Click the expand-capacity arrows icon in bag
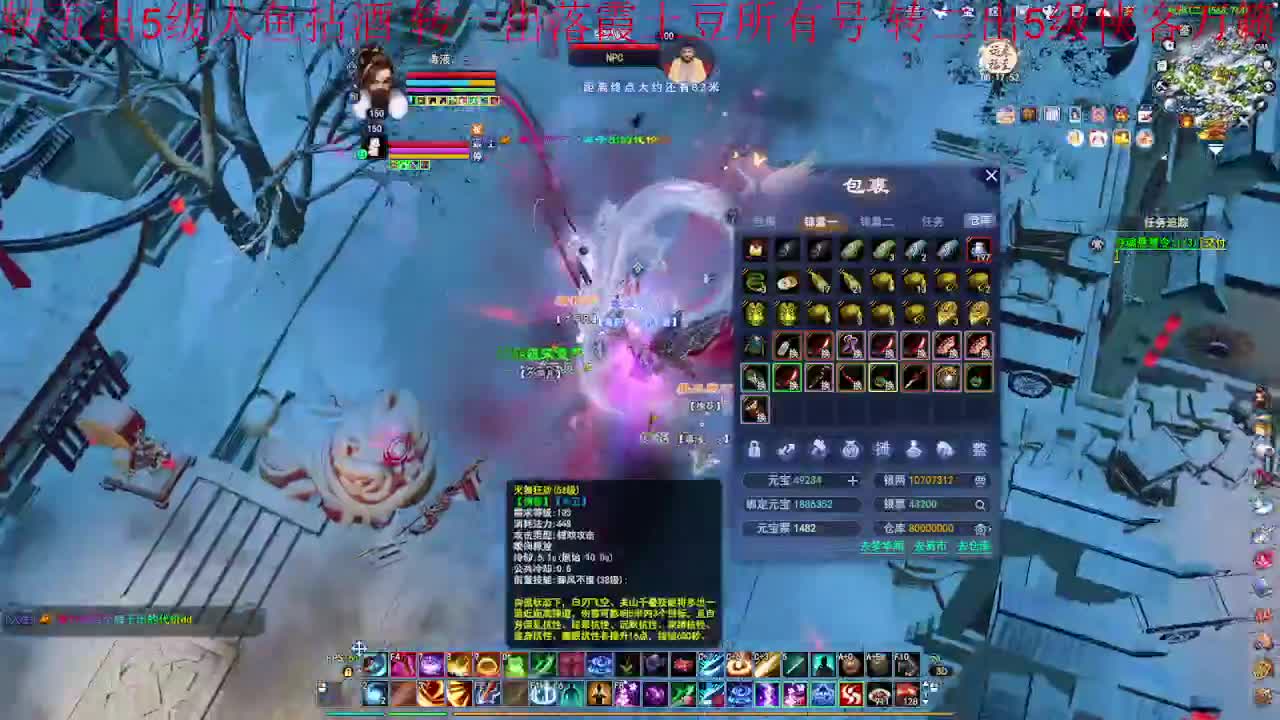This screenshot has width=1280, height=720. 787,450
